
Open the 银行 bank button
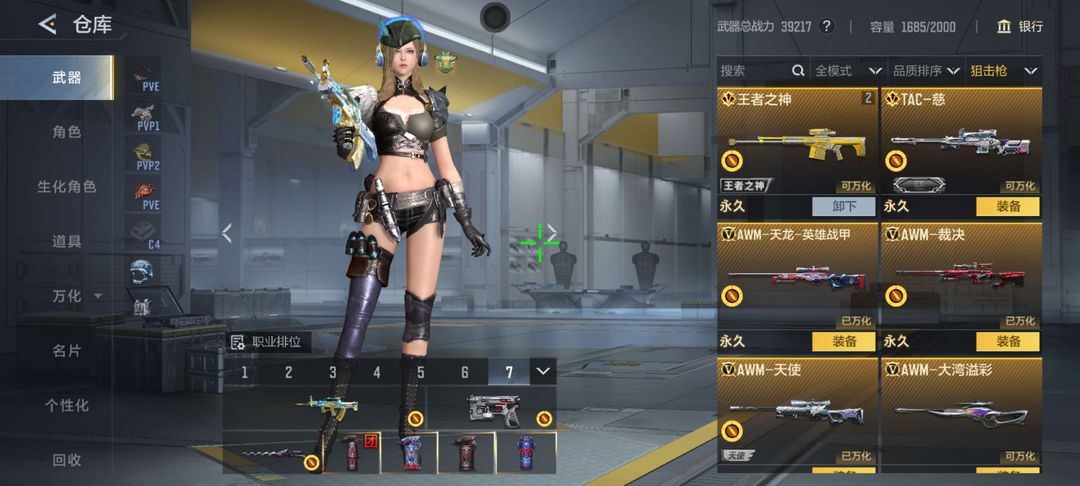(x=1019, y=27)
